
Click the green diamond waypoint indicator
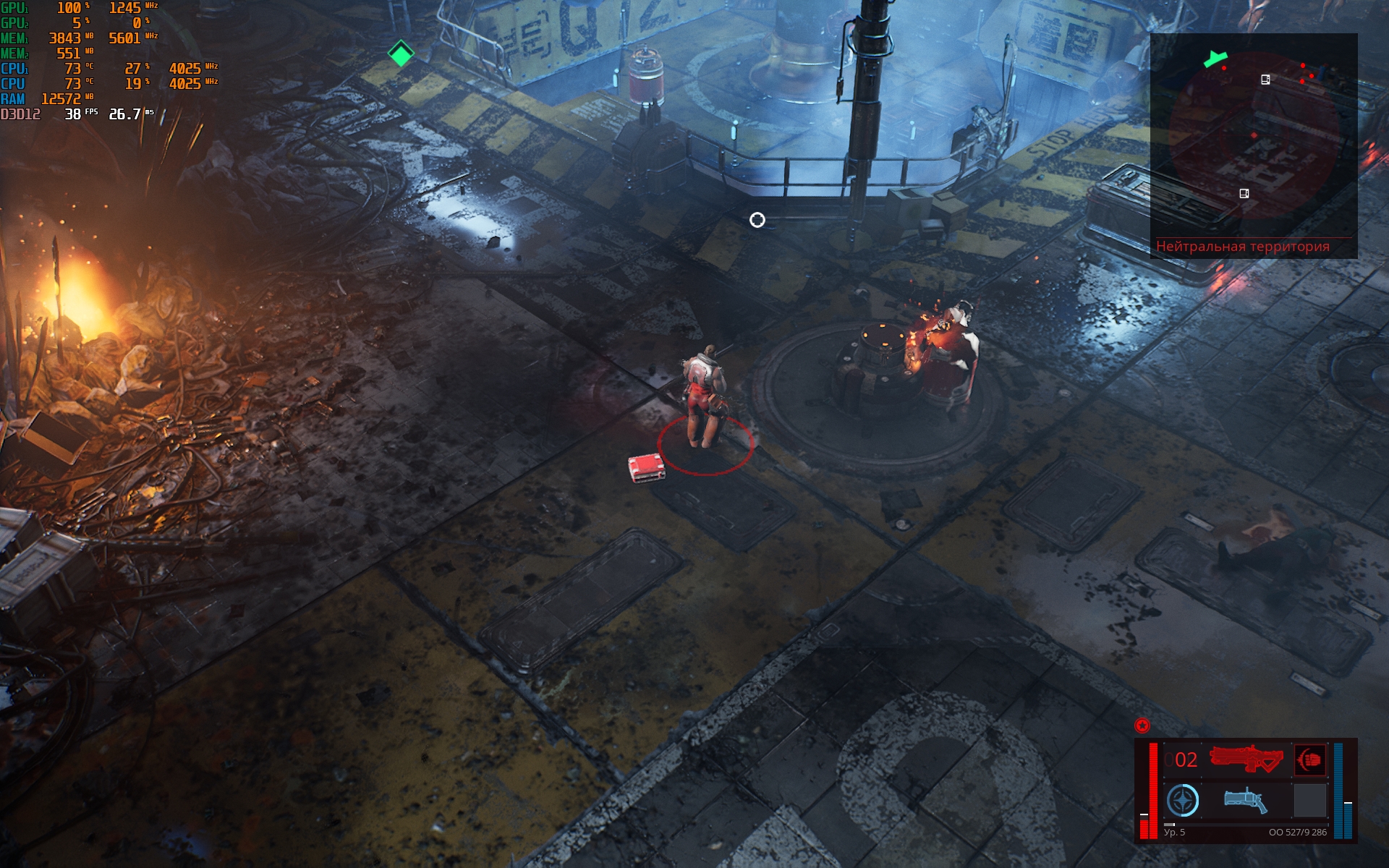401,53
